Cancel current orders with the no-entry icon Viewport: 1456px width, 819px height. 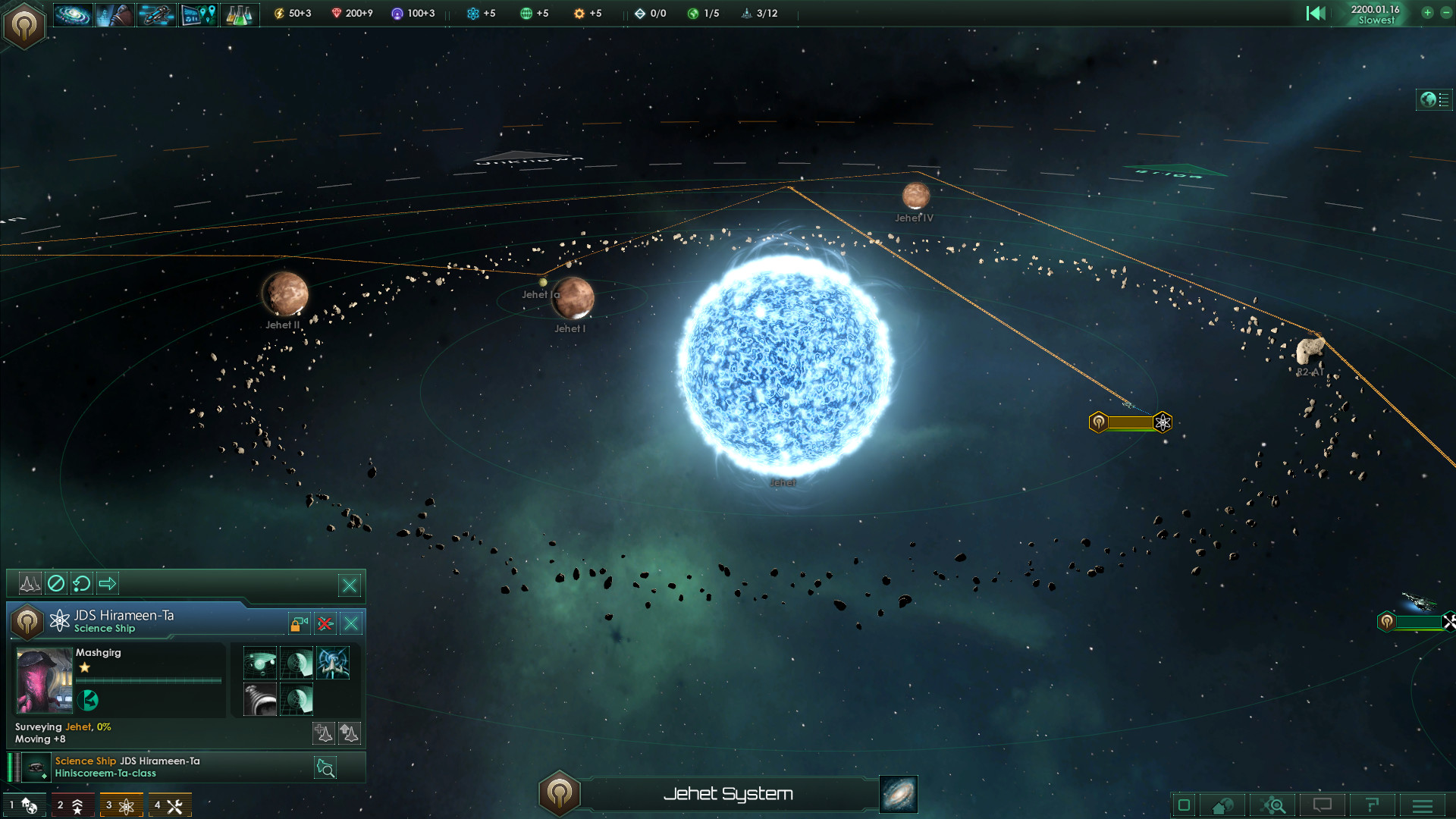coord(55,583)
